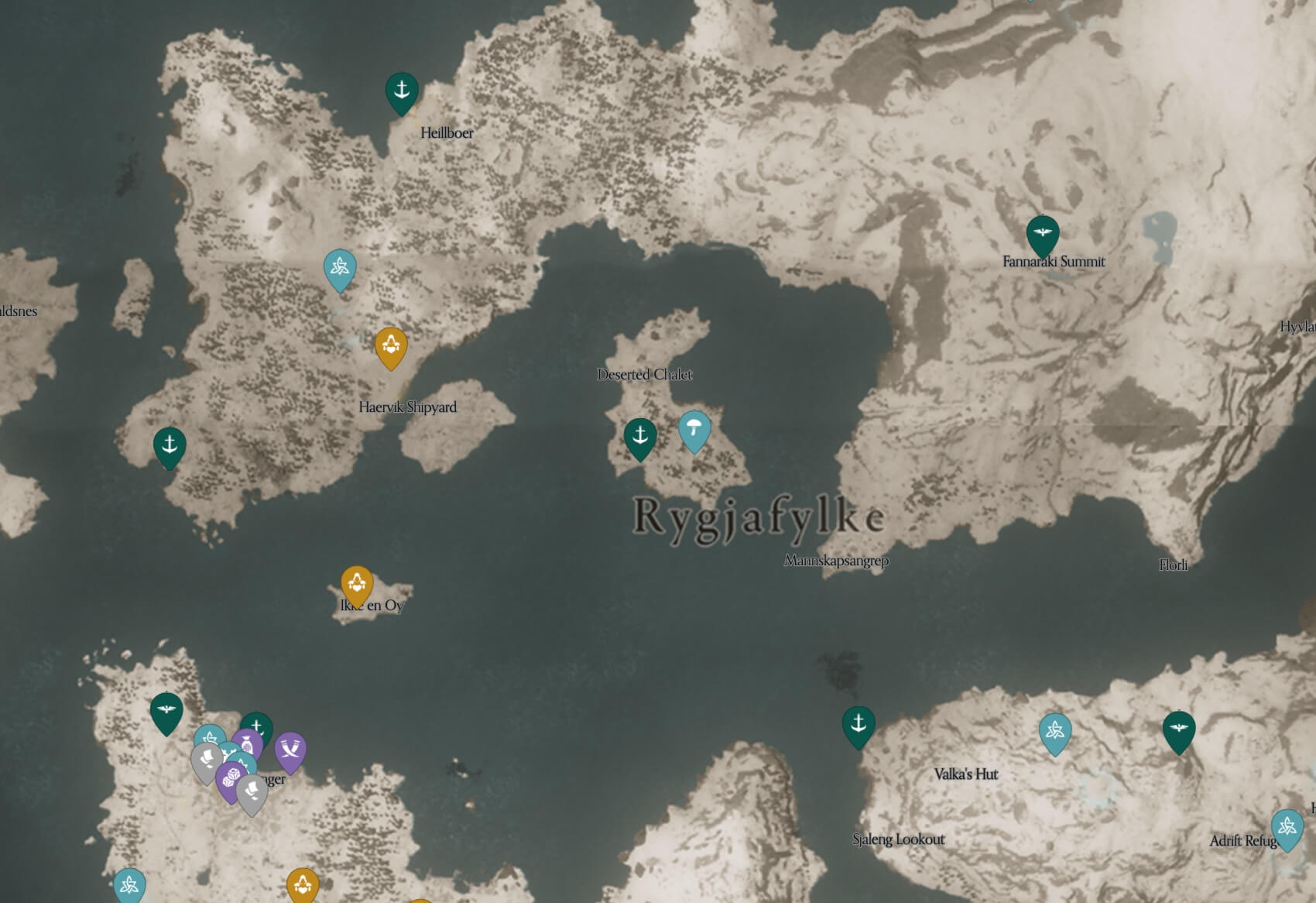Click the Valka's Hut place label
The image size is (1316, 903).
pos(966,773)
